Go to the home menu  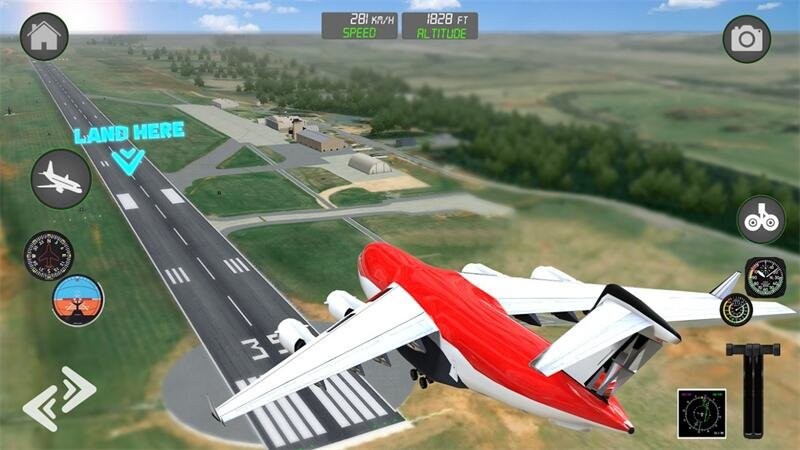pyautogui.click(x=44, y=37)
